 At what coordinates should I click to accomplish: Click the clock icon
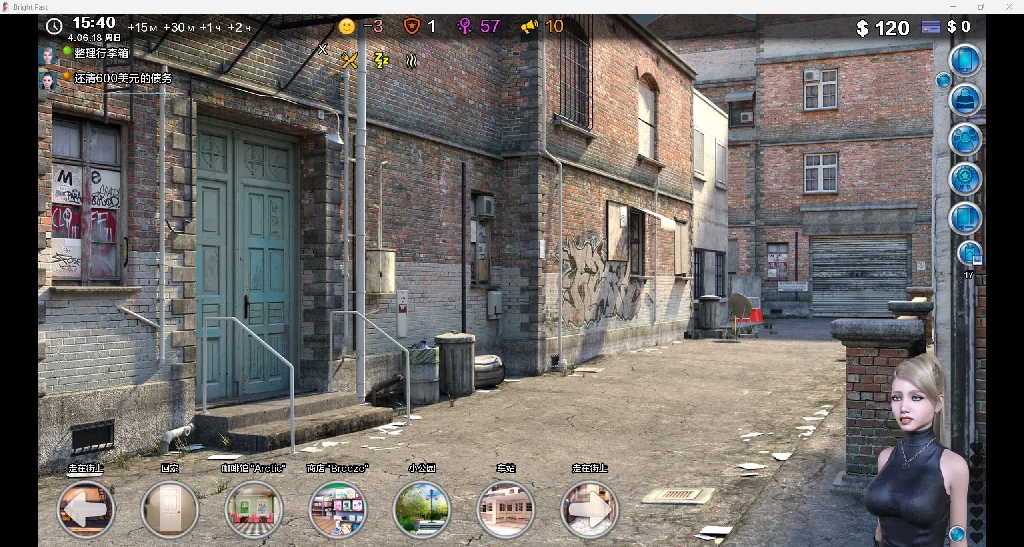pyautogui.click(x=54, y=26)
